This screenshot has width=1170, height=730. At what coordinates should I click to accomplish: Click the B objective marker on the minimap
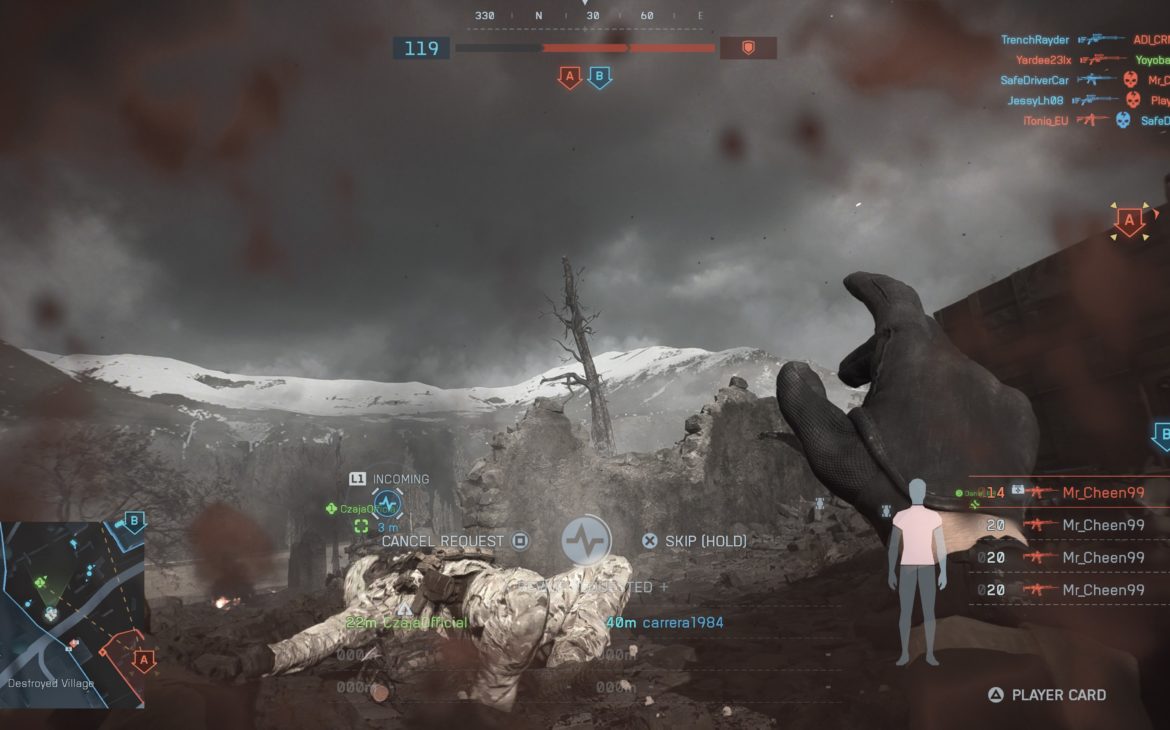(134, 521)
